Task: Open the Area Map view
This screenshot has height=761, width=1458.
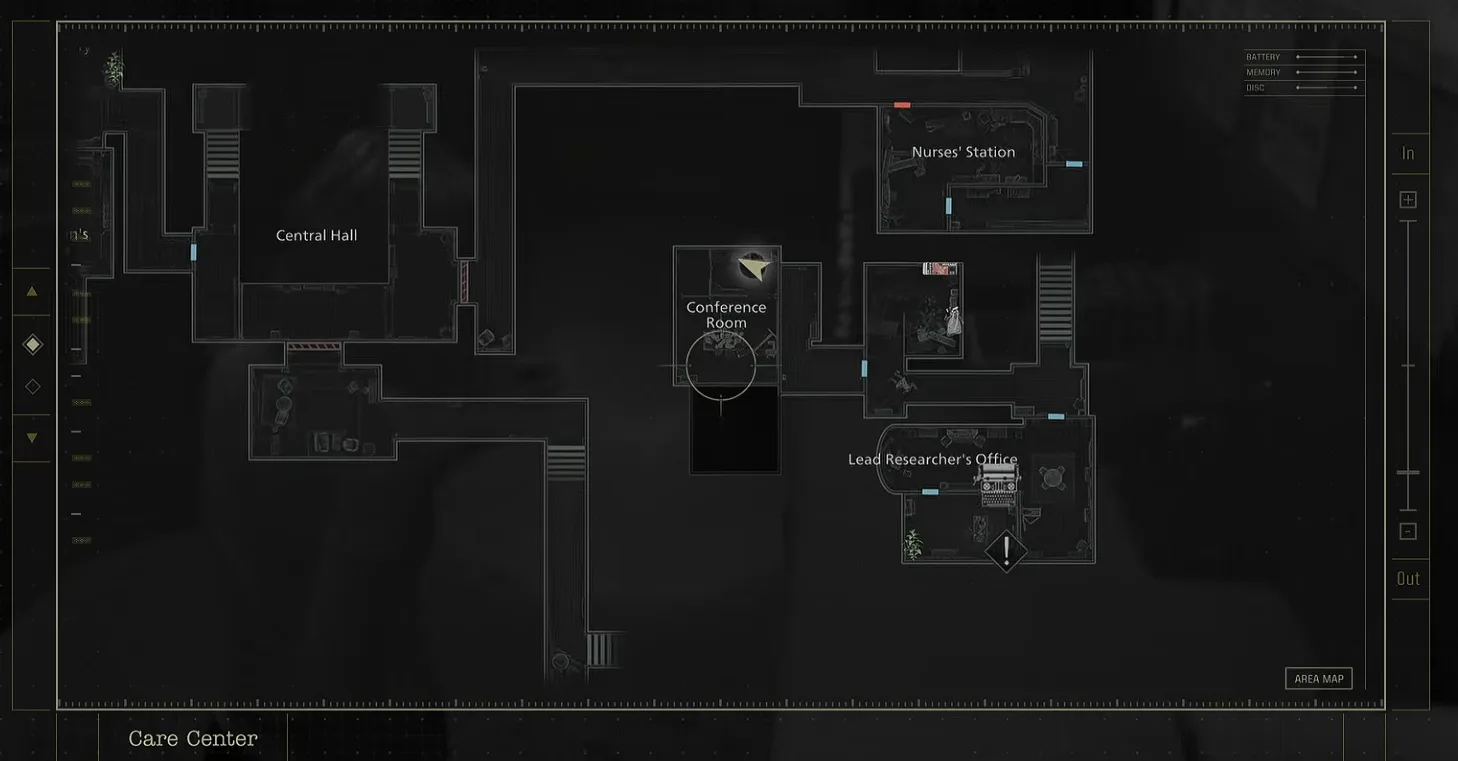Action: [x=1318, y=679]
